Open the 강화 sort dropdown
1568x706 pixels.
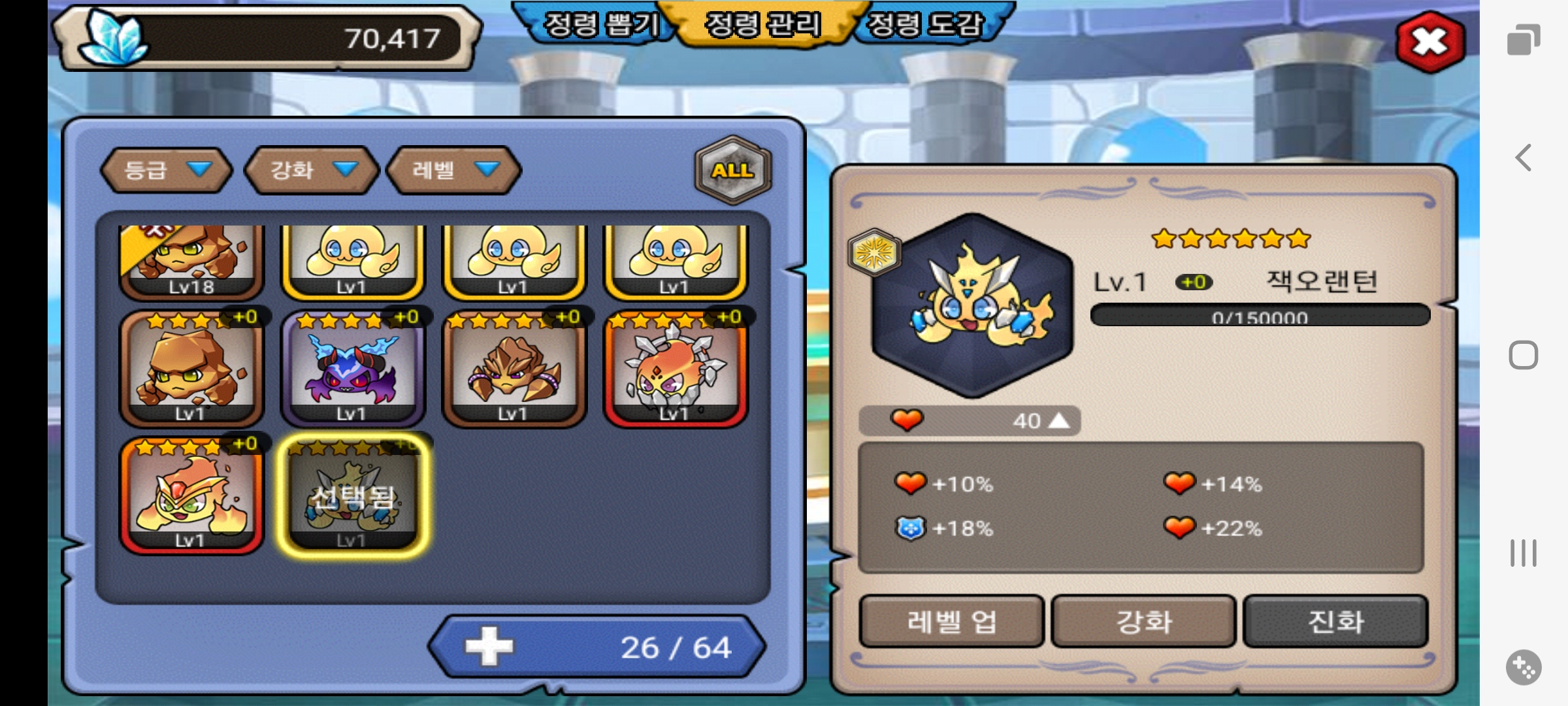[x=312, y=170]
